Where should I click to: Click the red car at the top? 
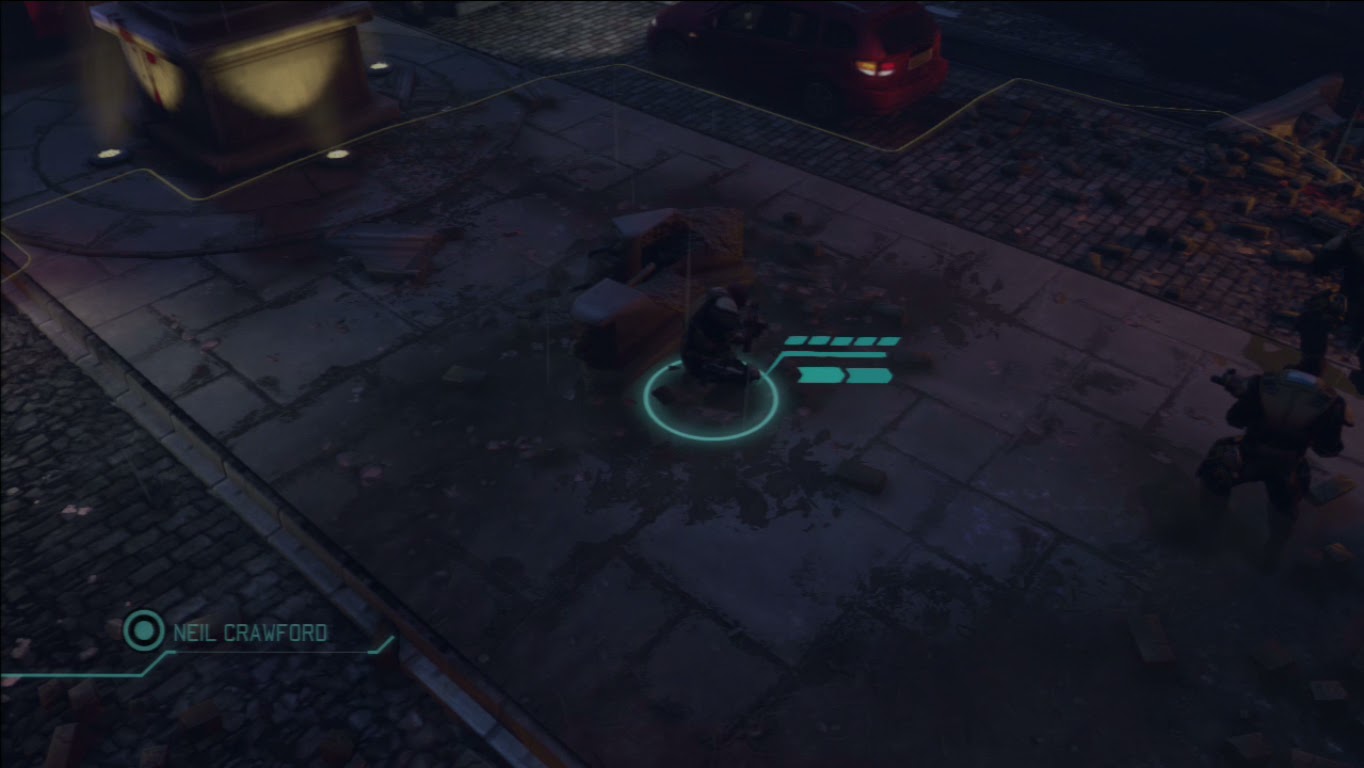(x=800, y=50)
